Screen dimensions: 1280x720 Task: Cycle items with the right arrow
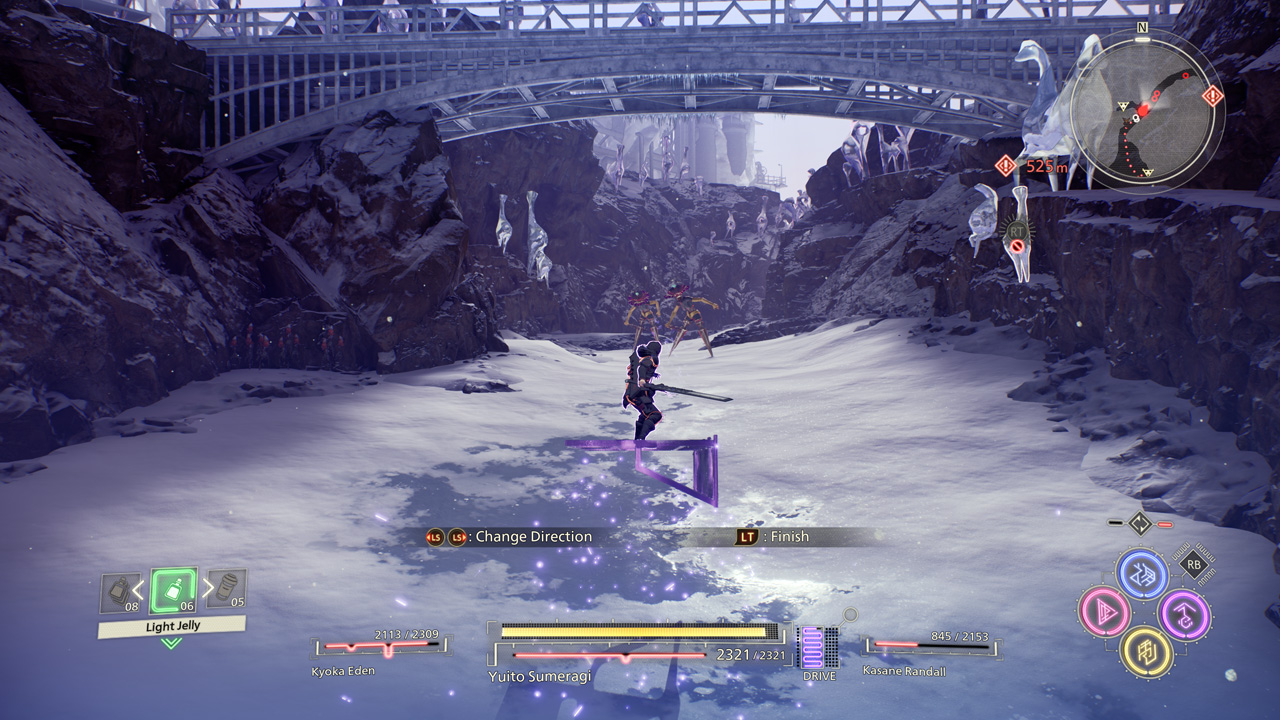pos(207,588)
